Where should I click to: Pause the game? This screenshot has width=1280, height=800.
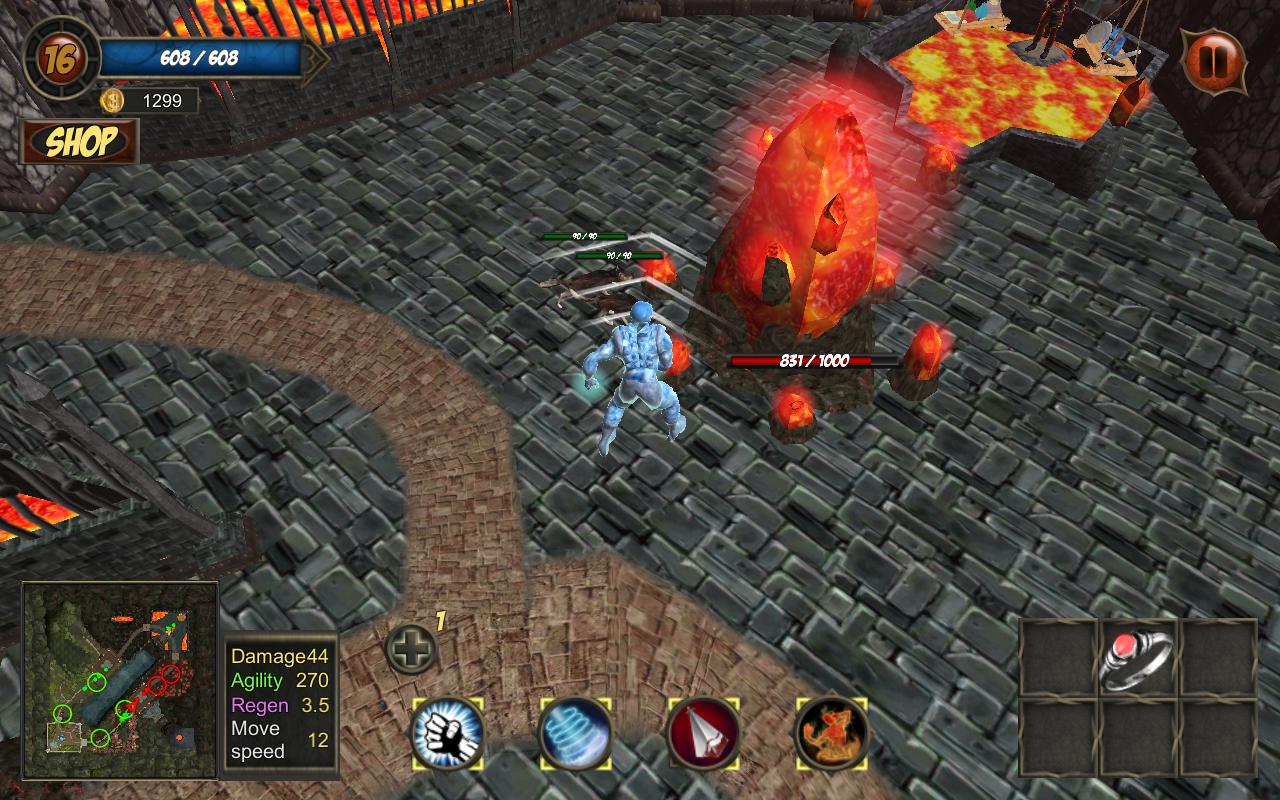(1215, 60)
